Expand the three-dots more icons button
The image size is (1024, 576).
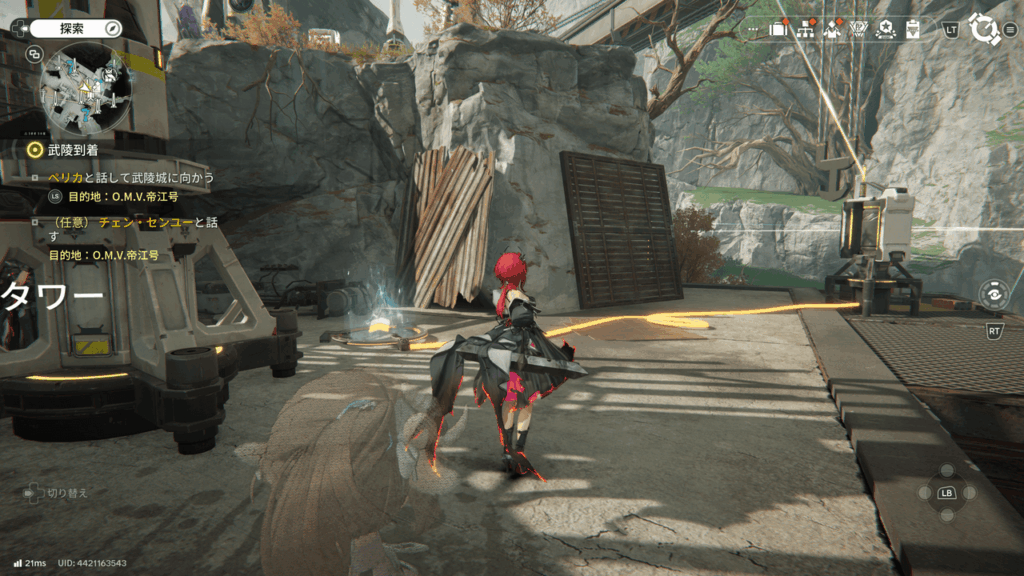point(753,30)
